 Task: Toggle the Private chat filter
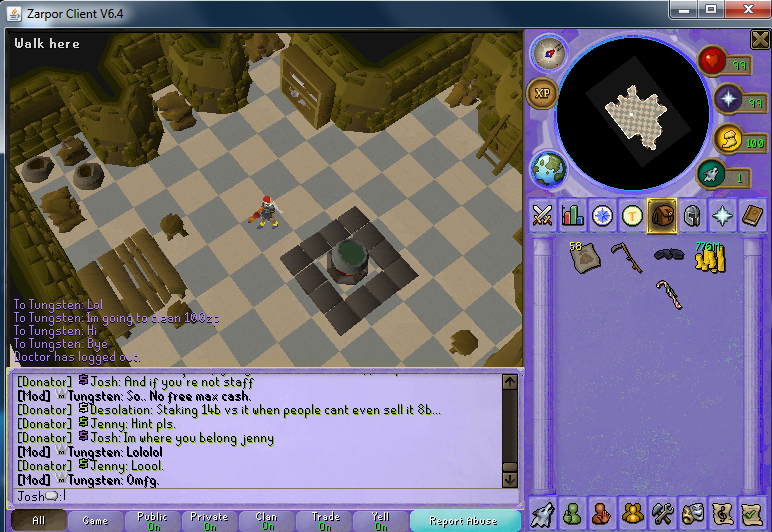coord(210,521)
